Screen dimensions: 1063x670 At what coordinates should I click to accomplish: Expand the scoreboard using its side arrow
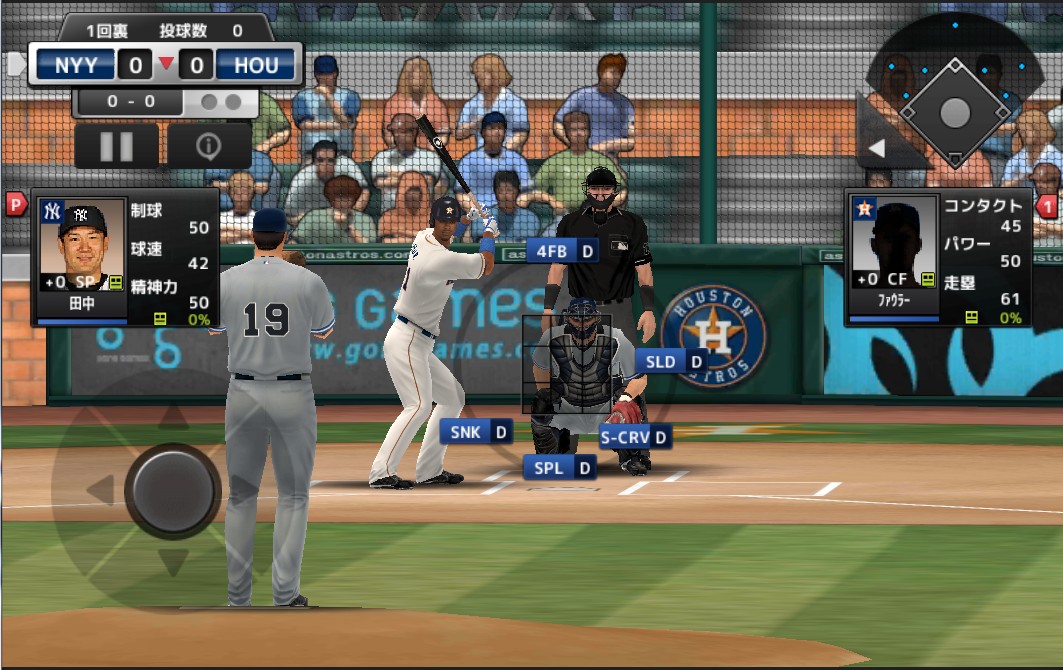(15, 65)
